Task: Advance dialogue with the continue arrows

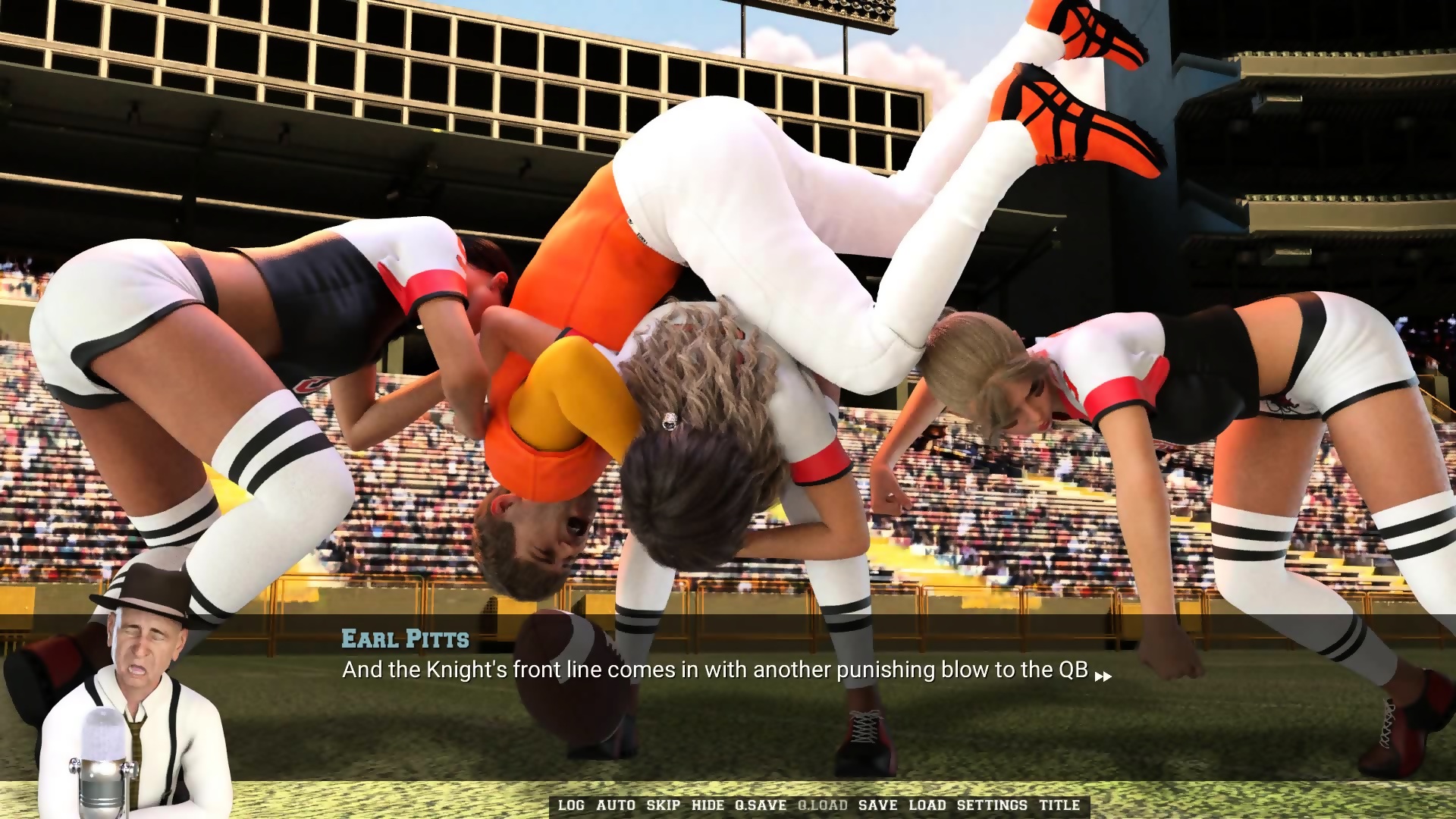Action: coord(1103,676)
